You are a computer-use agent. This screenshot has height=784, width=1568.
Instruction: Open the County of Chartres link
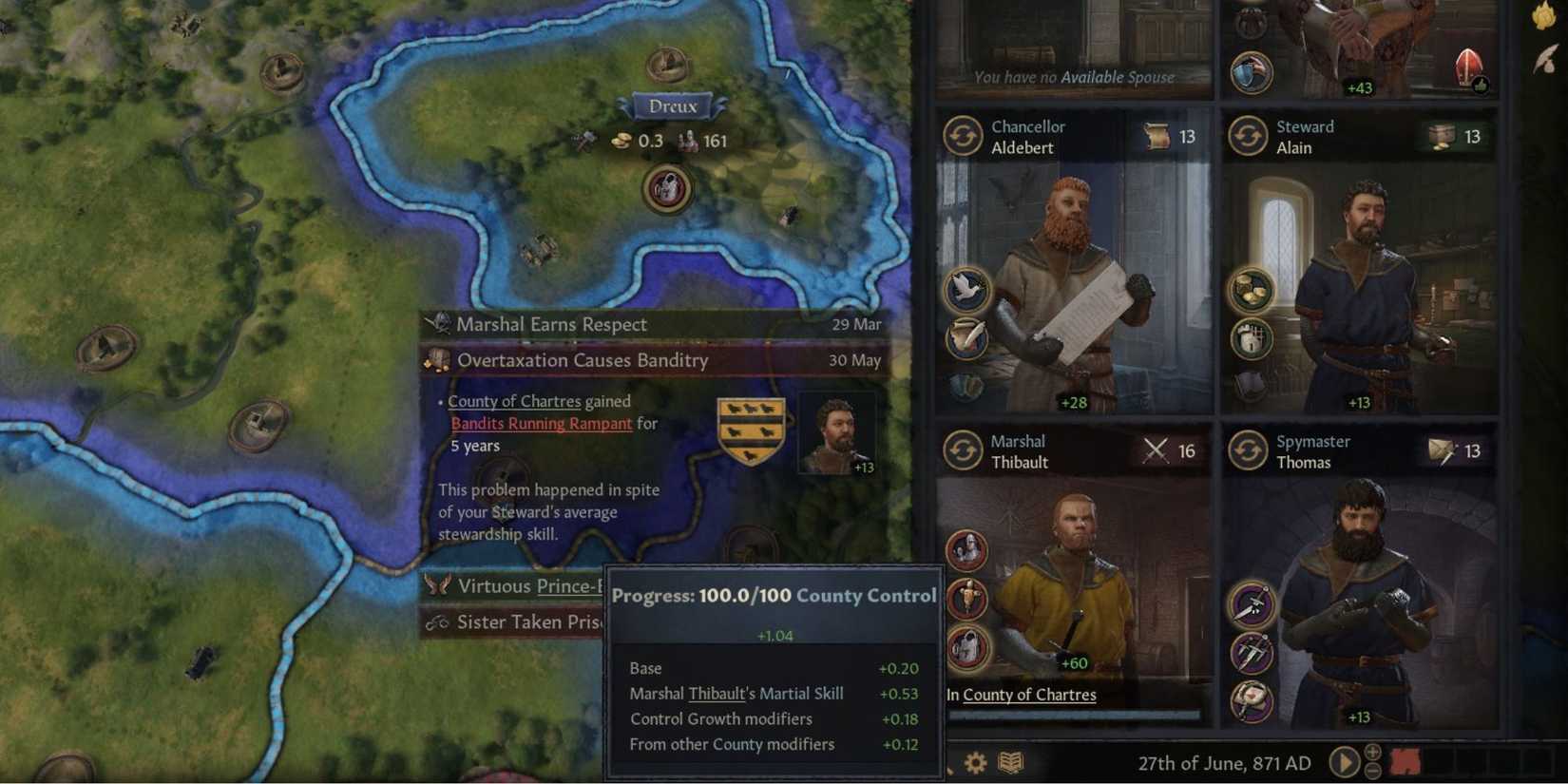[x=515, y=401]
